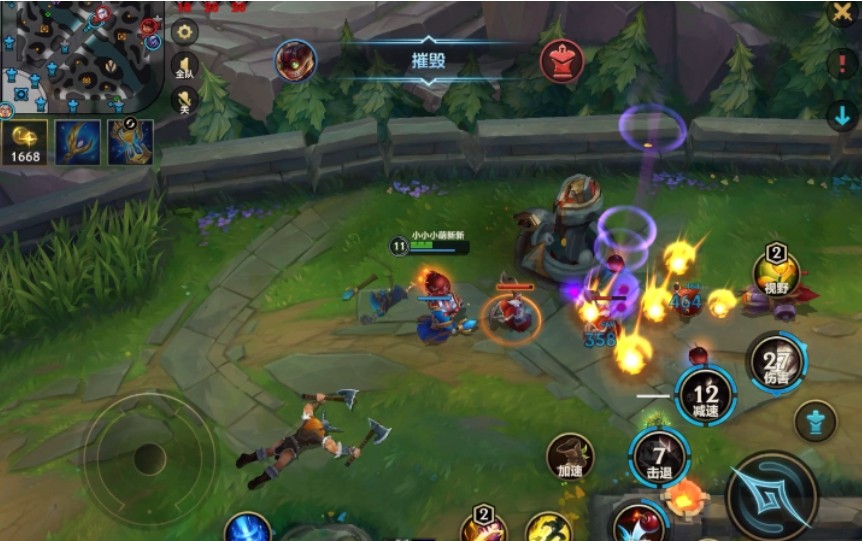Viewport: 862px width, 541px height.
Task: Place a ward with the 视野 button
Action: 776,273
